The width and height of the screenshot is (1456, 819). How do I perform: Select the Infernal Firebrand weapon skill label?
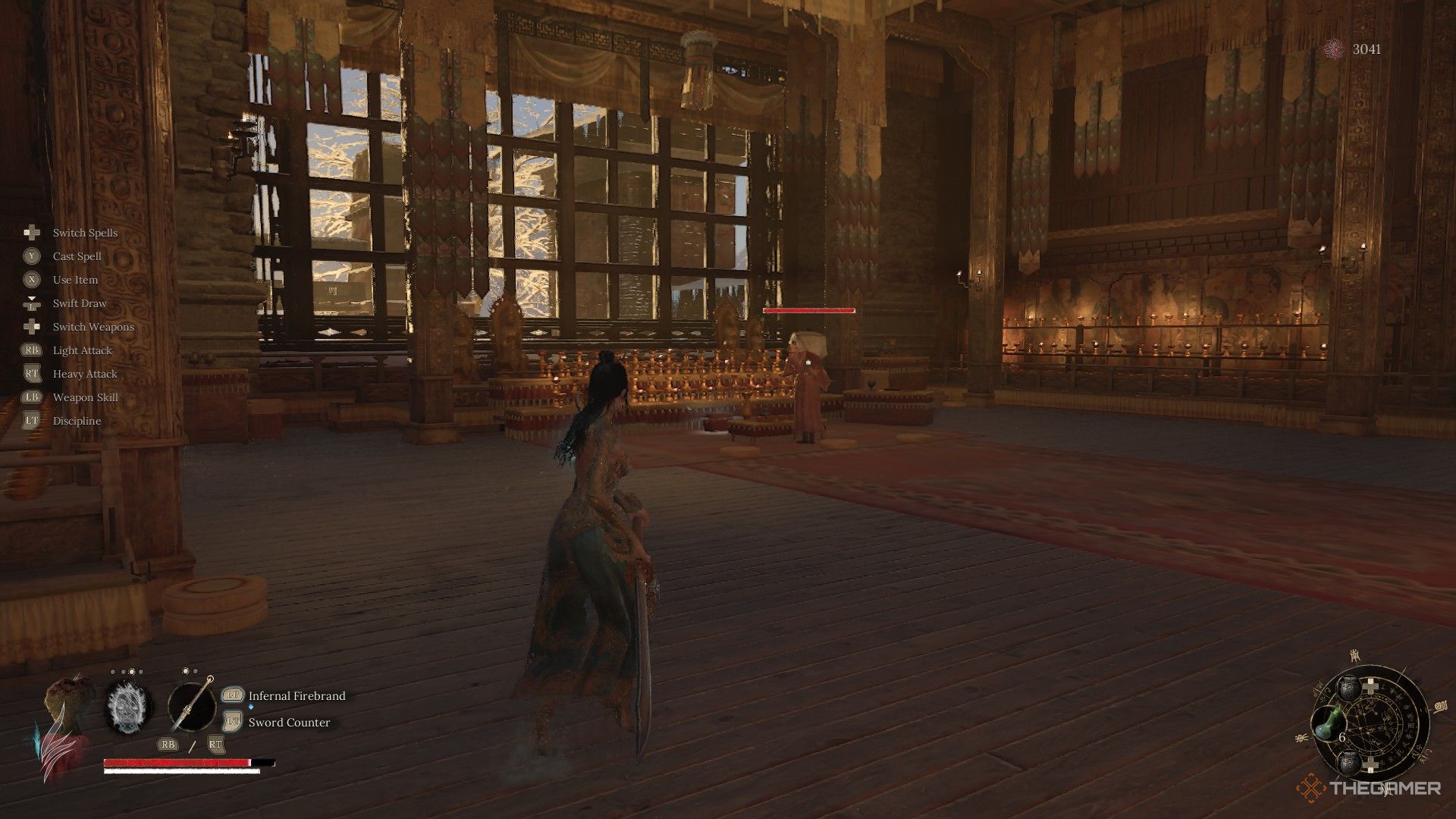pos(297,695)
